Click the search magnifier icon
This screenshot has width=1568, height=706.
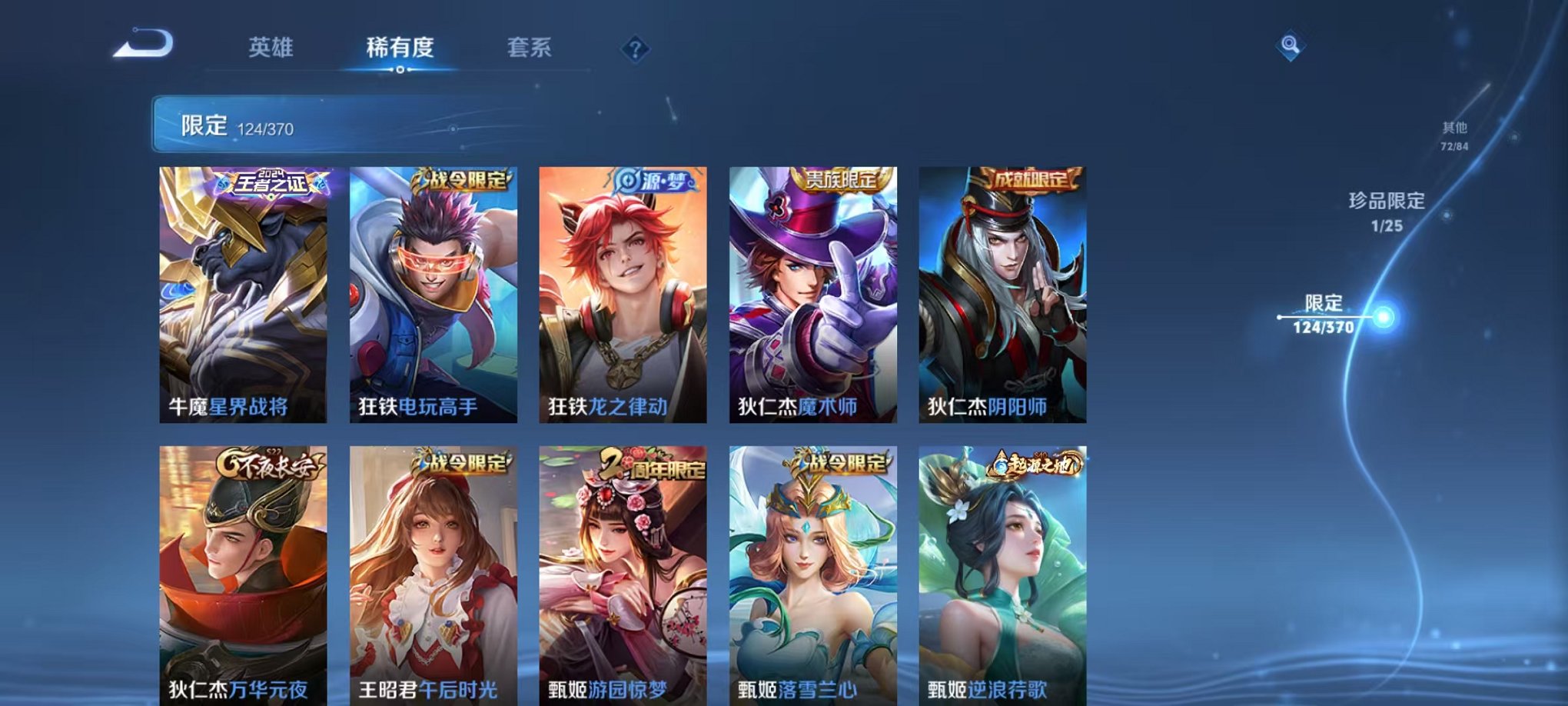(x=1291, y=46)
